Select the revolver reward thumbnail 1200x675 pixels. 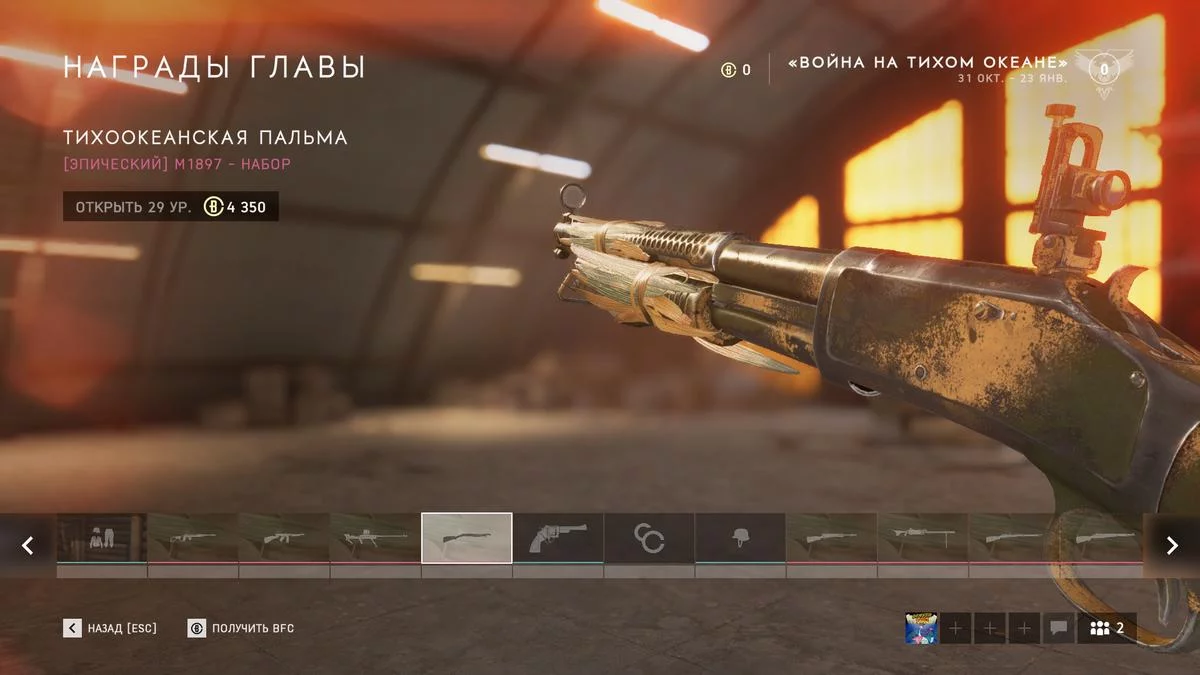point(558,539)
